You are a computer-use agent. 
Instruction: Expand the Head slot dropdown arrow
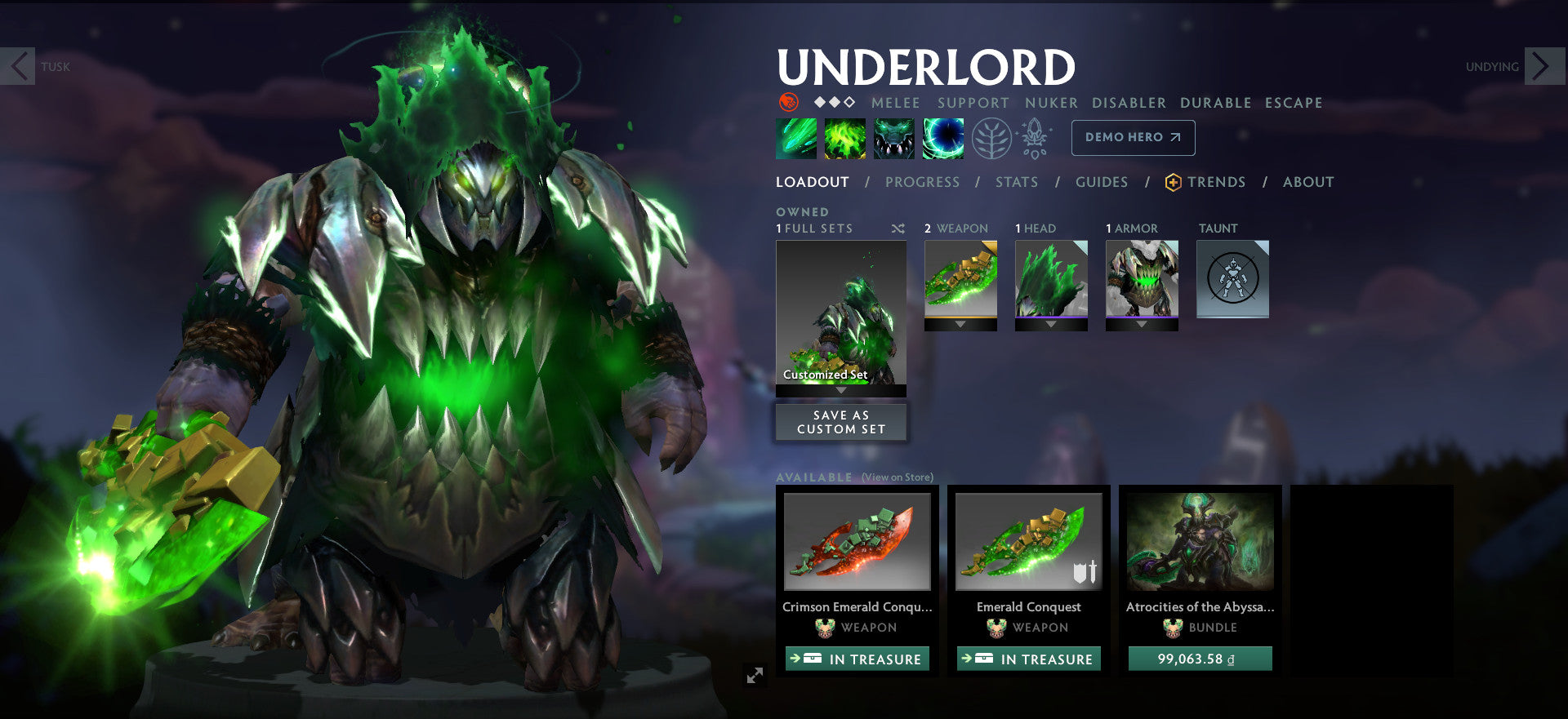[1049, 324]
